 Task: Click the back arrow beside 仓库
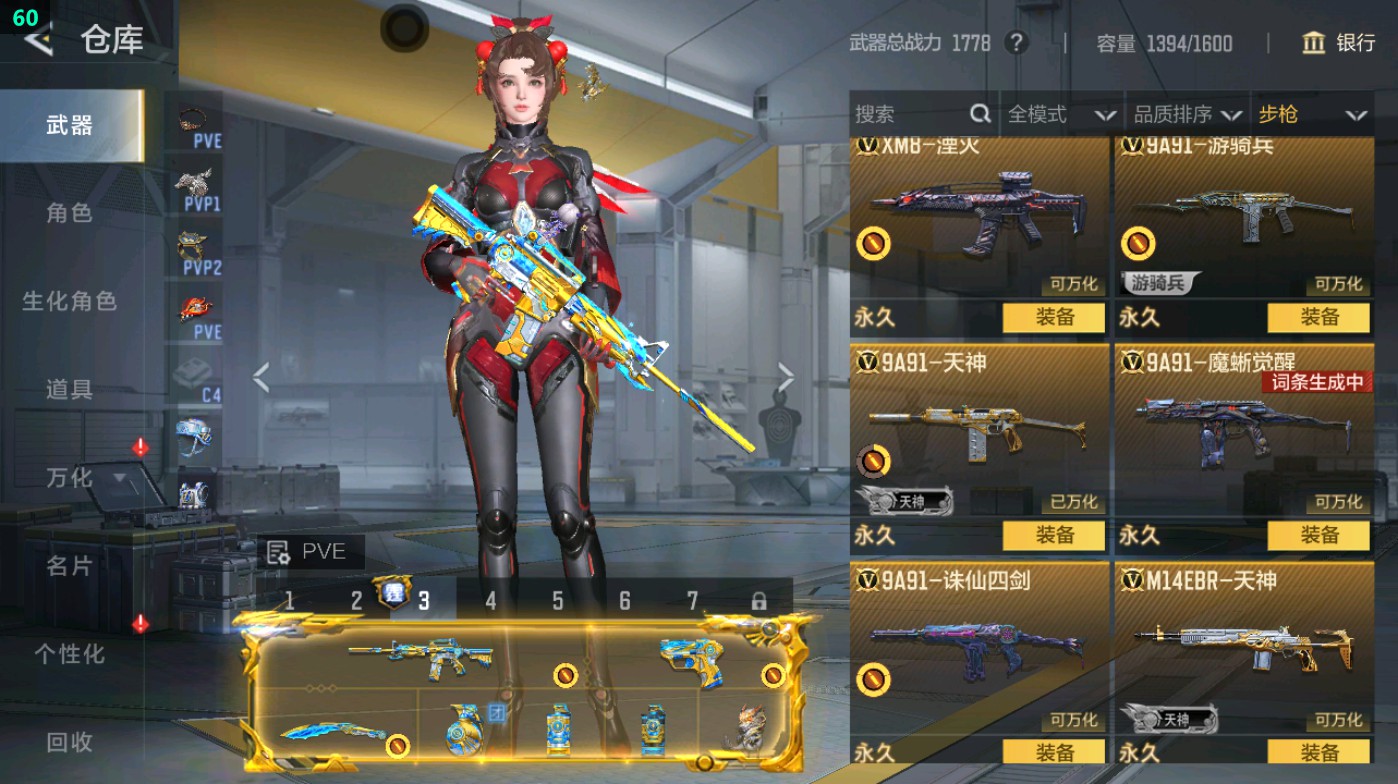point(37,42)
